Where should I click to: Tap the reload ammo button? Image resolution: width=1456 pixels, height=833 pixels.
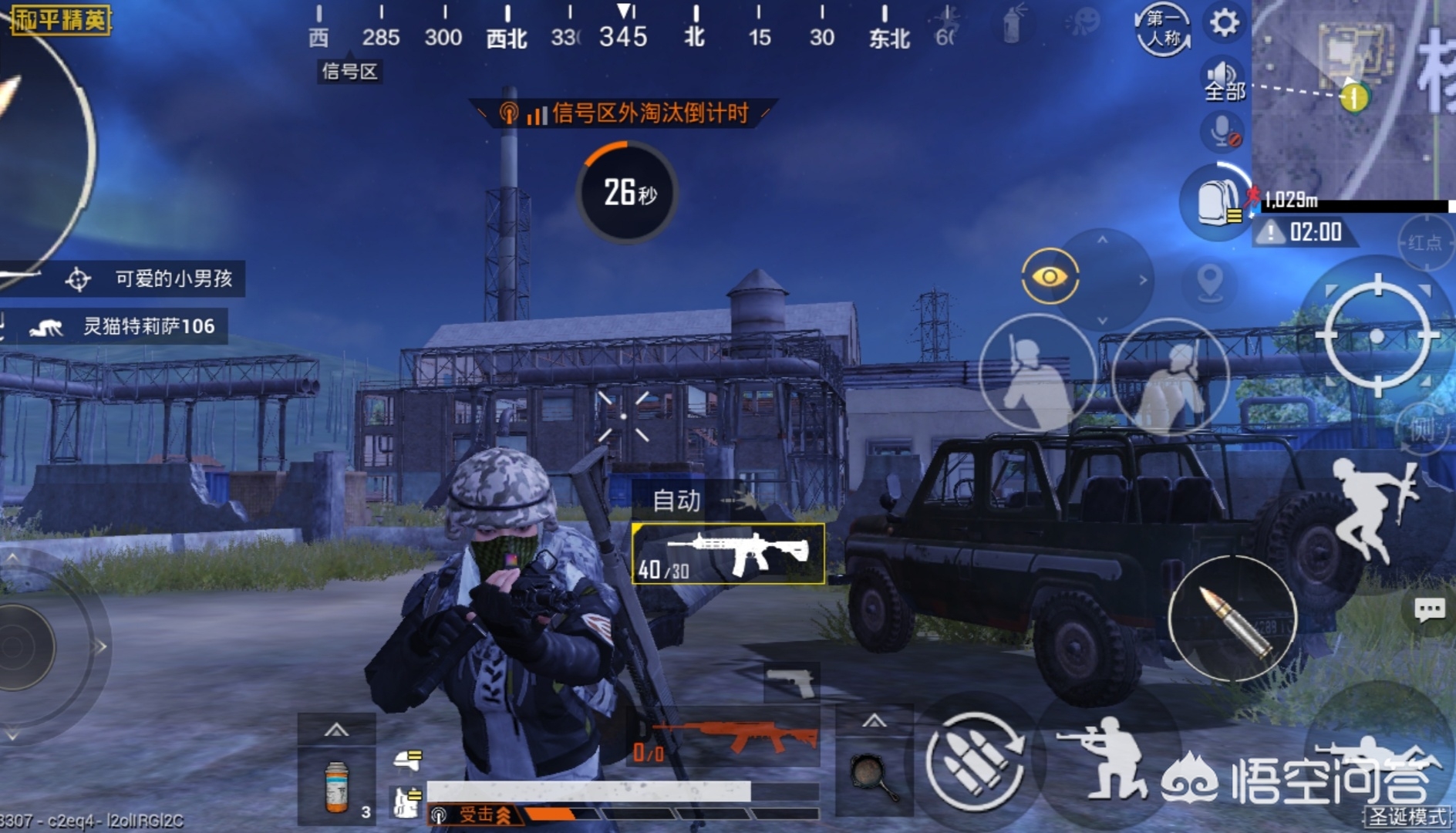click(x=974, y=761)
